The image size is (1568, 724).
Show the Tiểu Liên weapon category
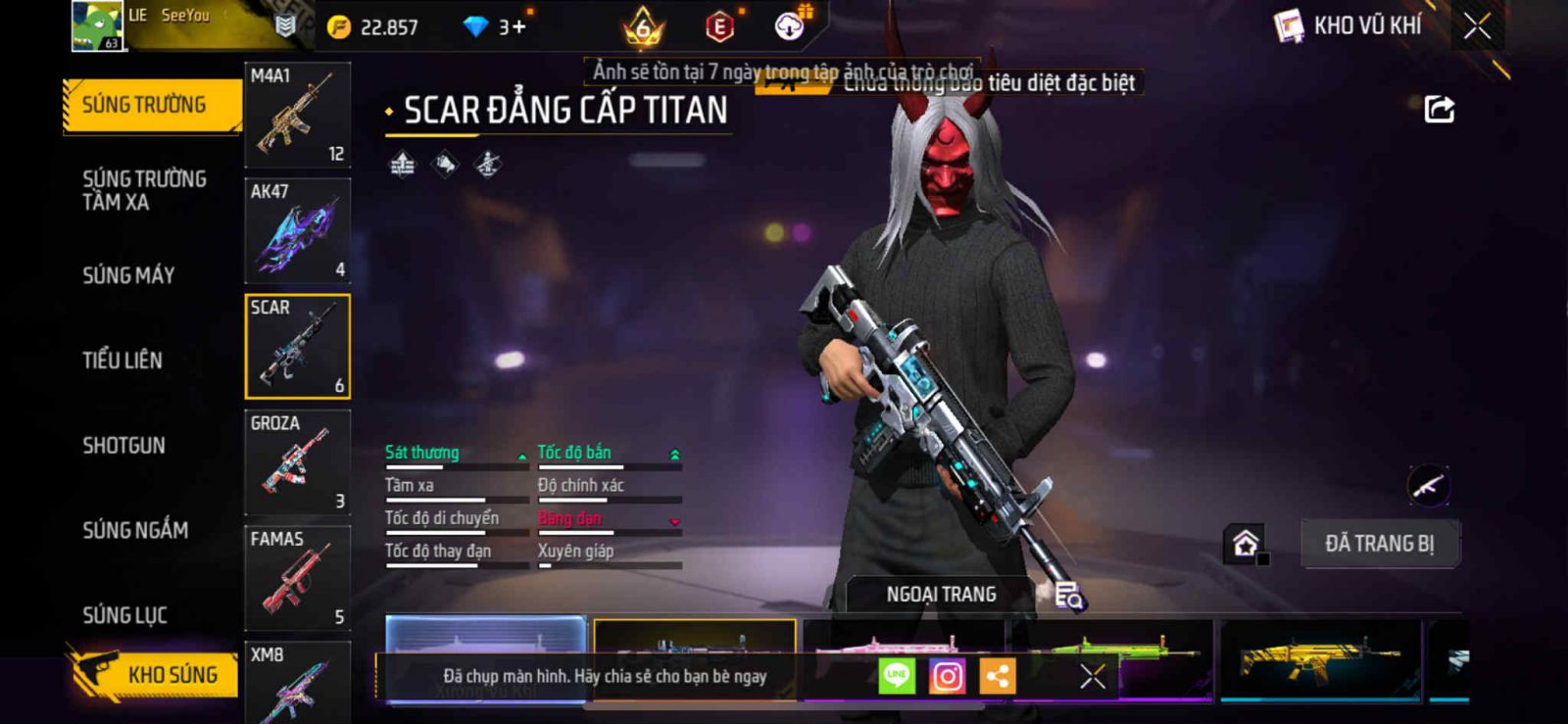(122, 361)
